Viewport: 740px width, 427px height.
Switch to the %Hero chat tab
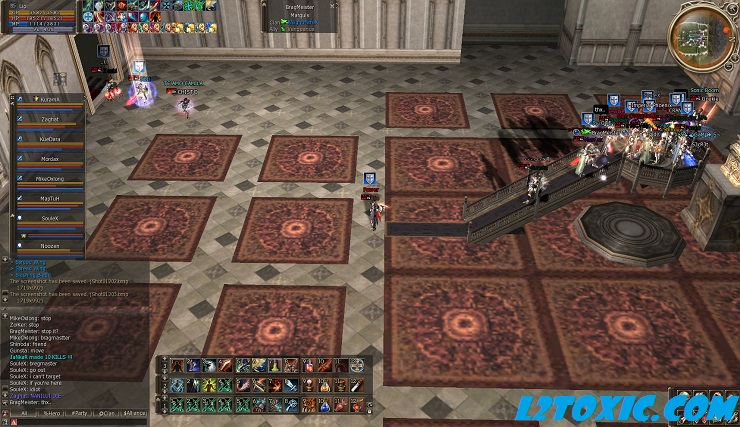(51, 412)
